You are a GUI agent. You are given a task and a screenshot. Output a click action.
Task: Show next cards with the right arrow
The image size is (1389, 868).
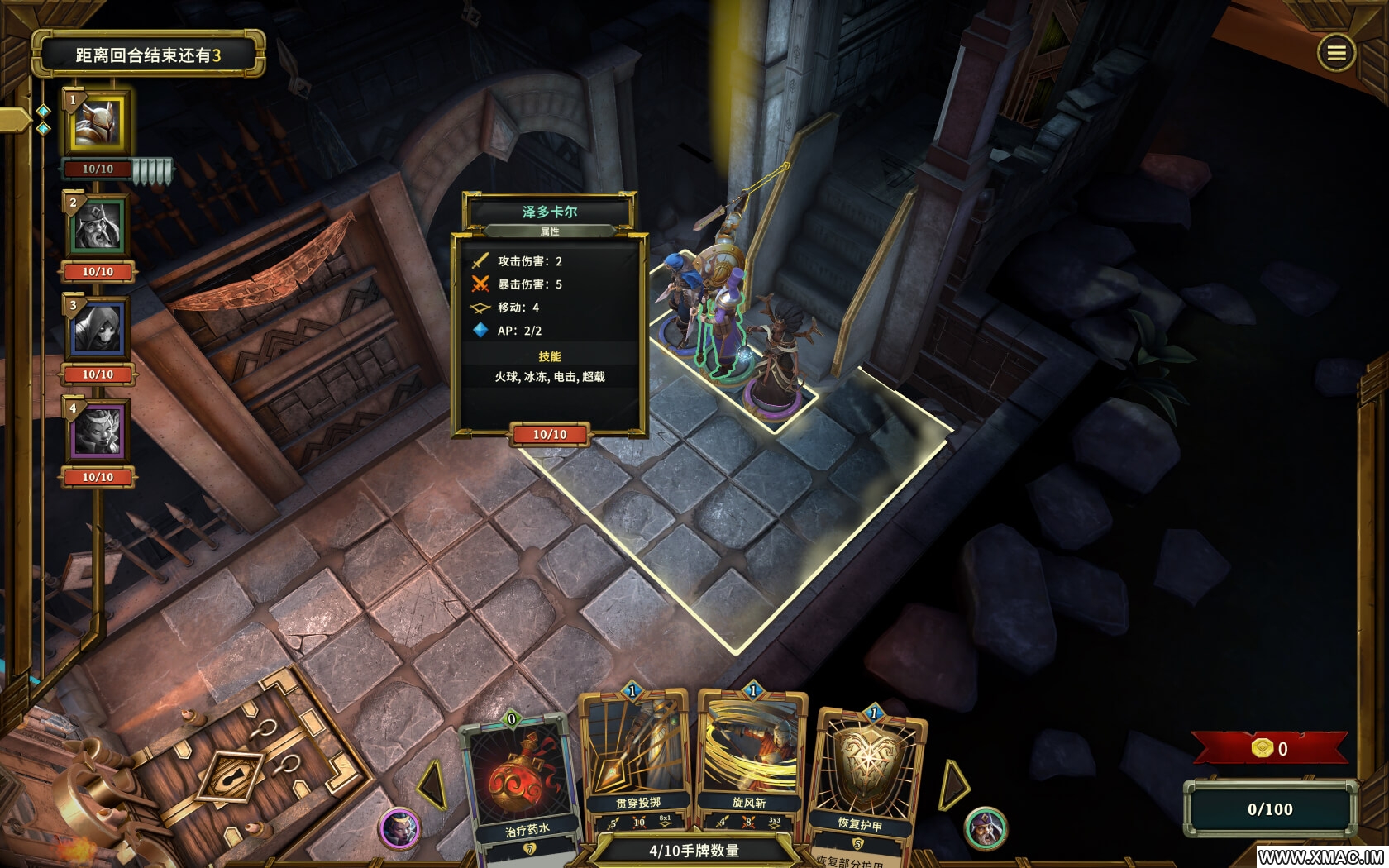(953, 785)
